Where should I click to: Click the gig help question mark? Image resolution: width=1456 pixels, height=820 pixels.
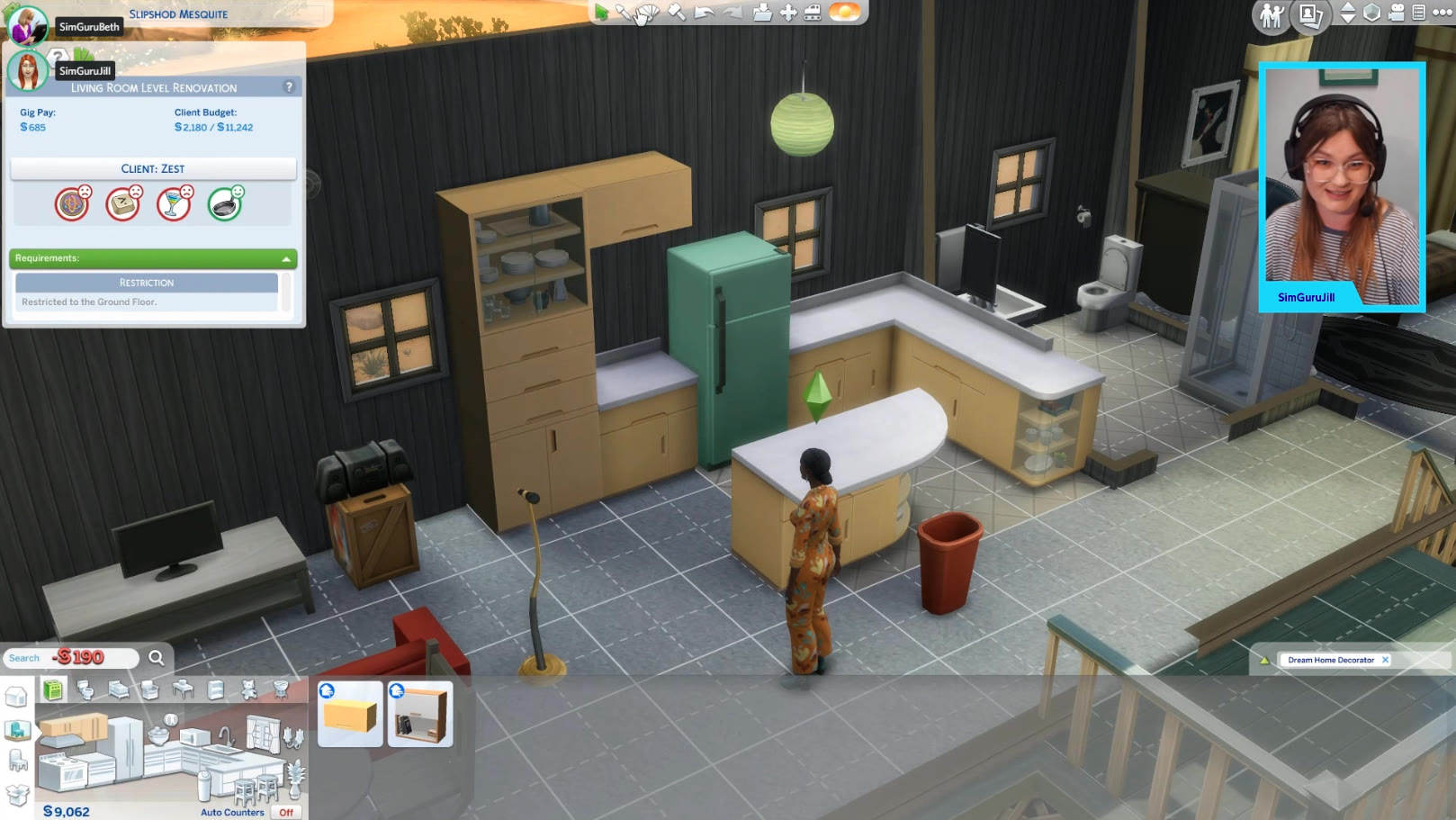coord(289,86)
